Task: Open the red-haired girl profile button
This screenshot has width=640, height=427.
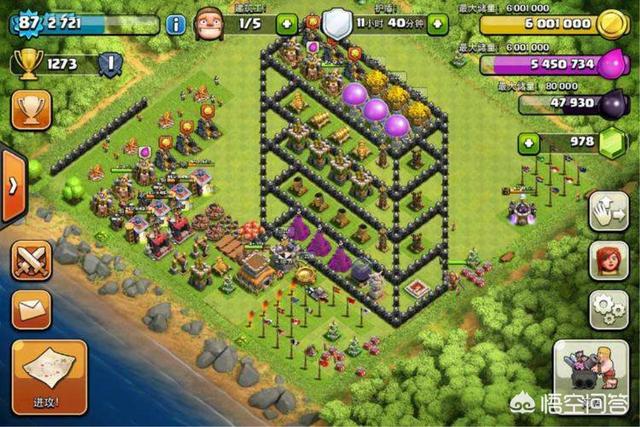Action: click(x=608, y=260)
